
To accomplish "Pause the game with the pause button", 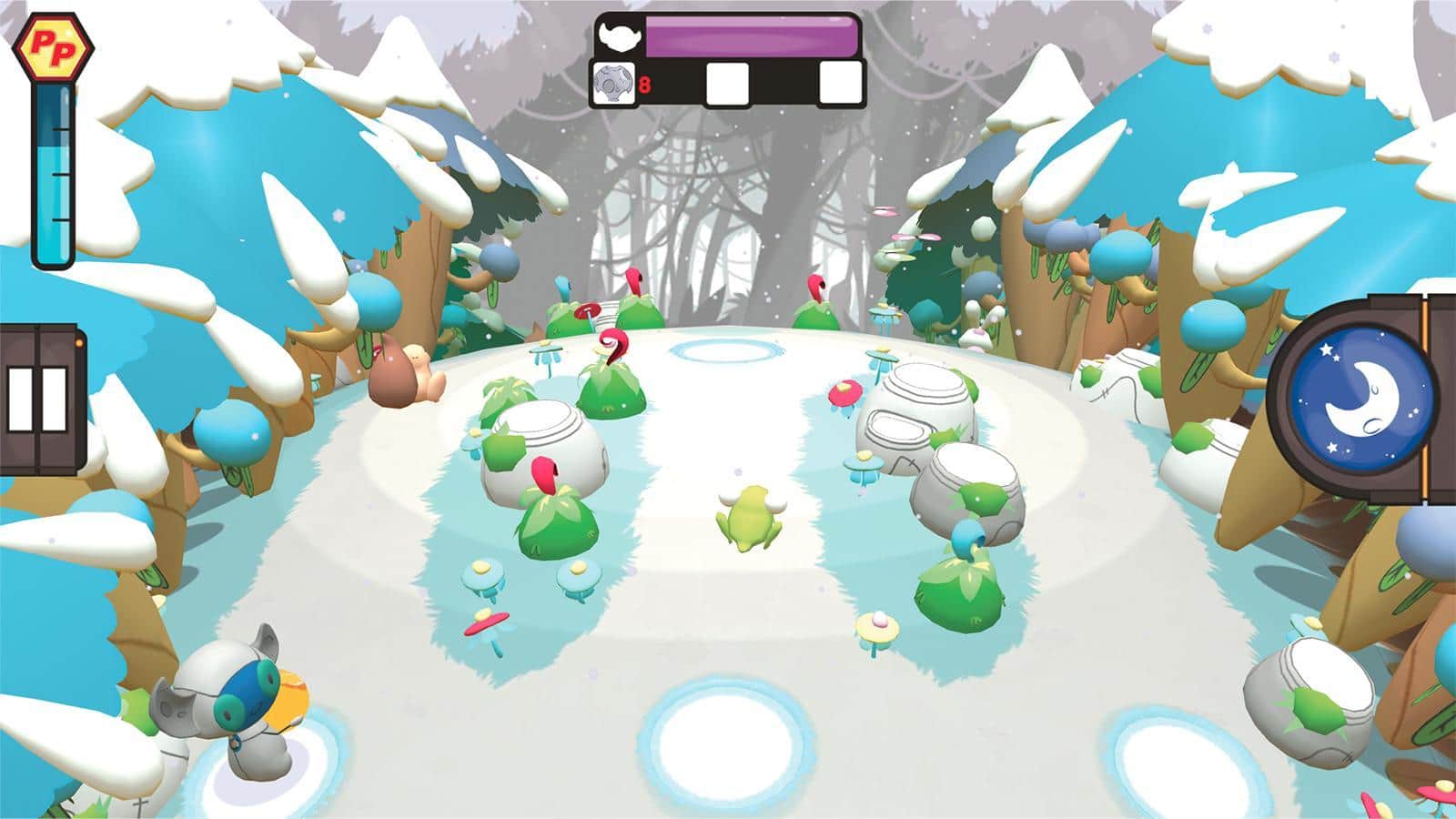I will tap(38, 399).
